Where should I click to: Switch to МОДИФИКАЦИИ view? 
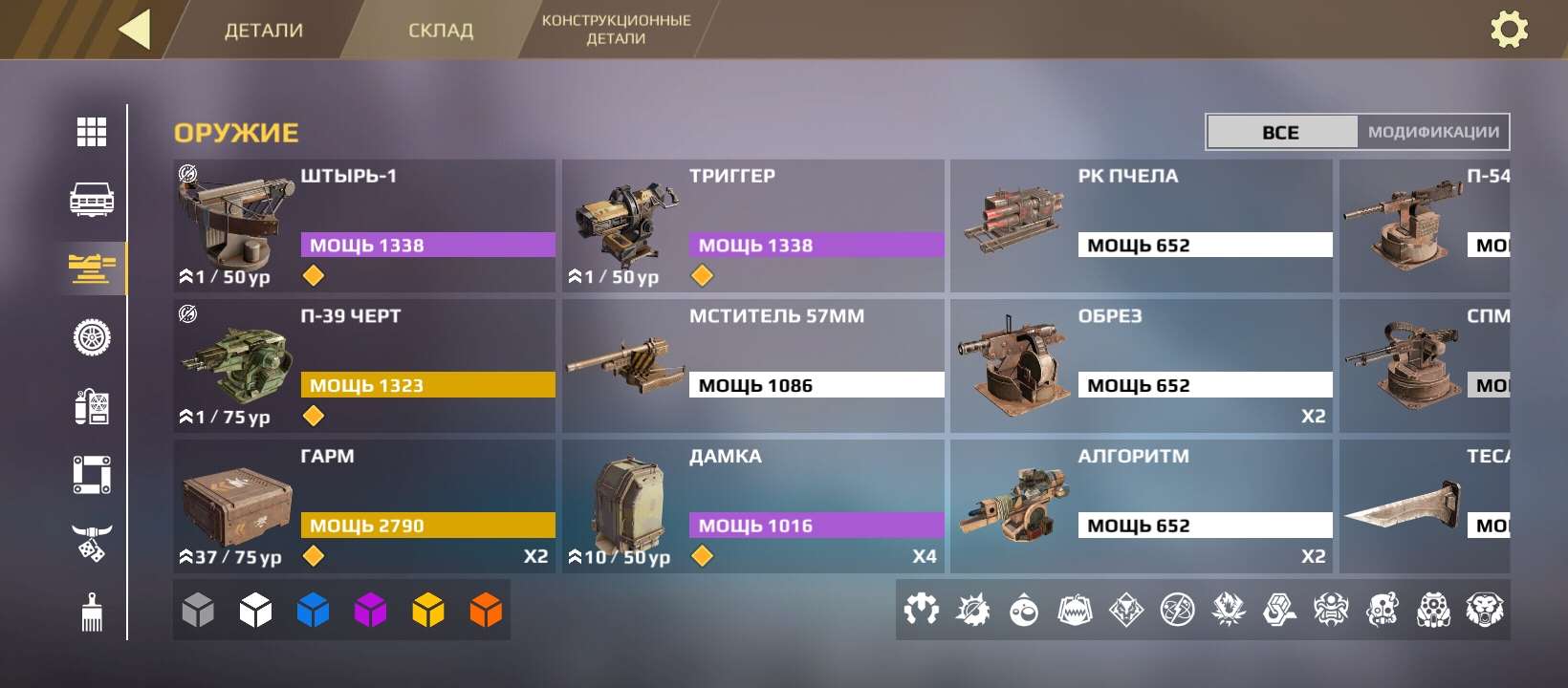coord(1433,131)
